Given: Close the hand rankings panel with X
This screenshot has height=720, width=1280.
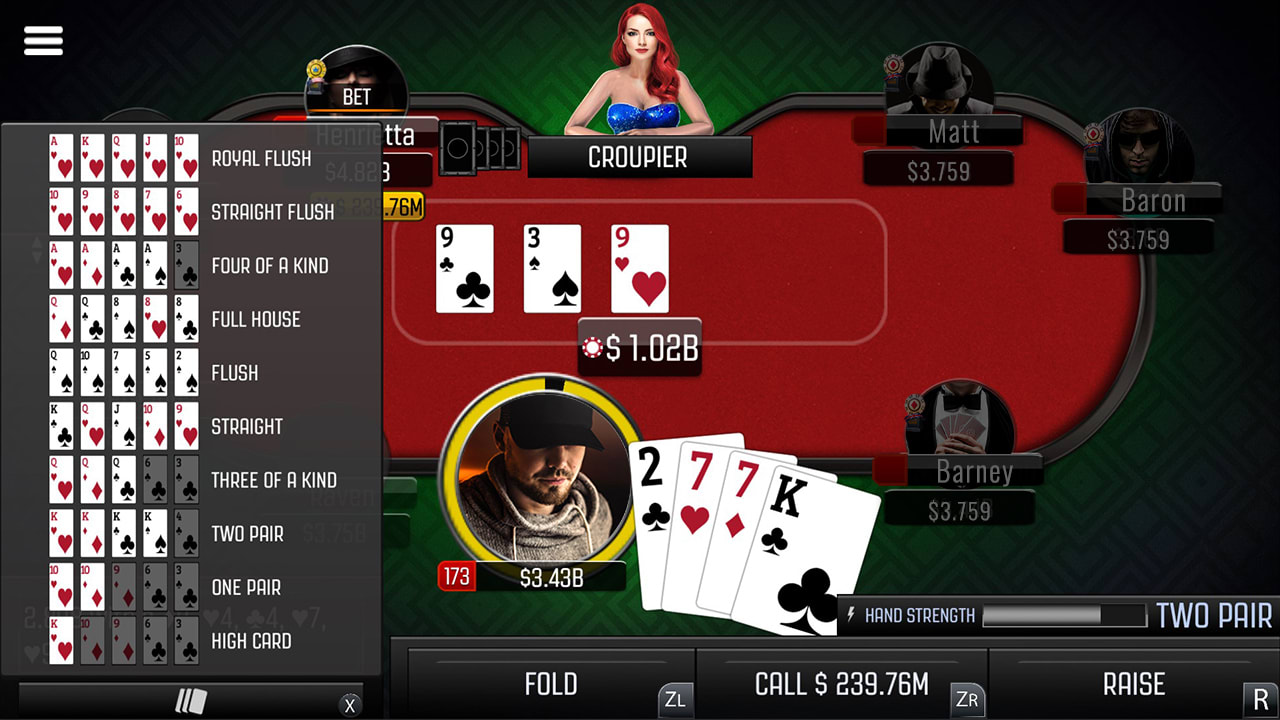Looking at the screenshot, I should 350,705.
